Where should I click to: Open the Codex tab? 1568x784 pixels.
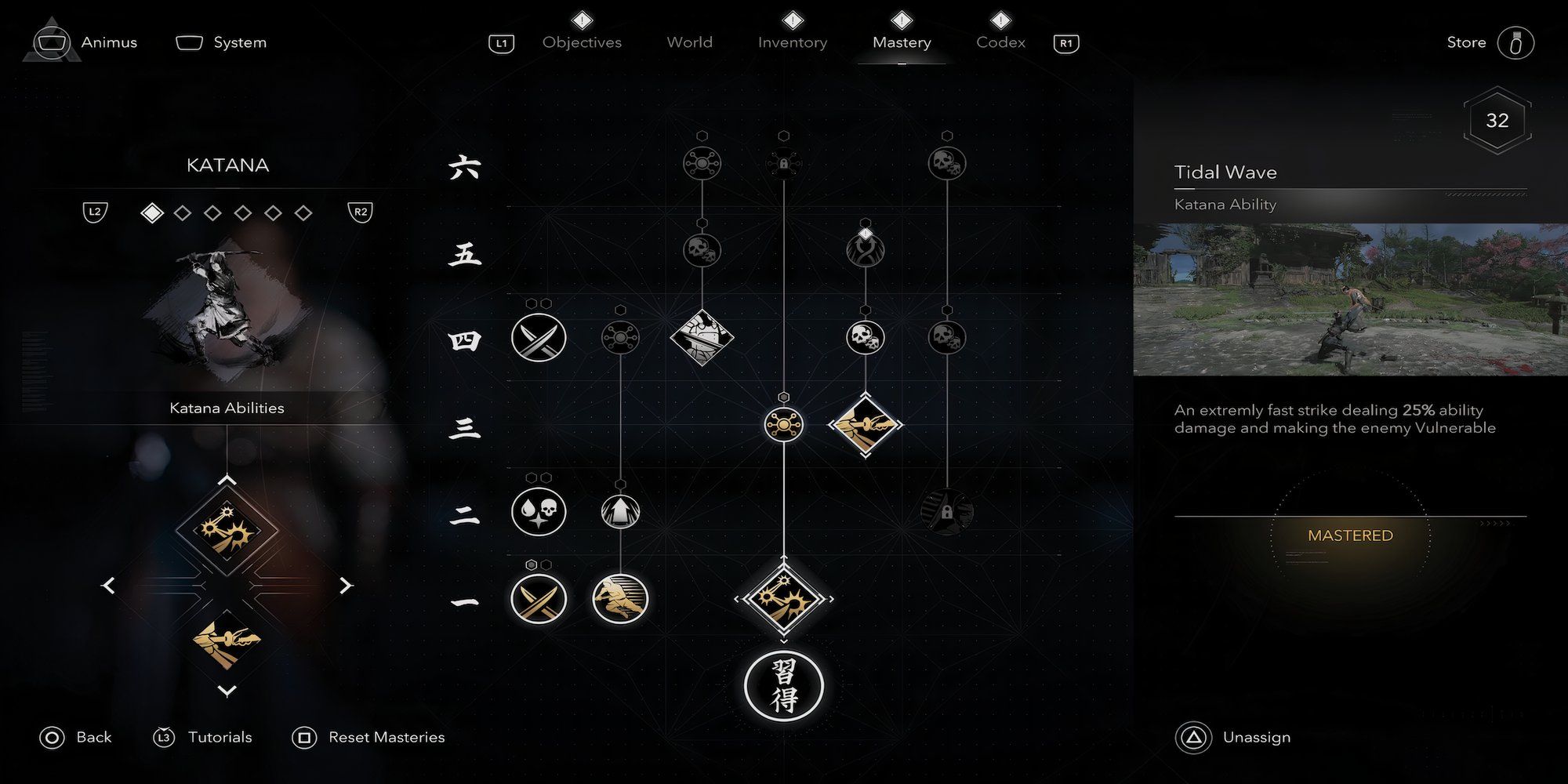point(1000,42)
